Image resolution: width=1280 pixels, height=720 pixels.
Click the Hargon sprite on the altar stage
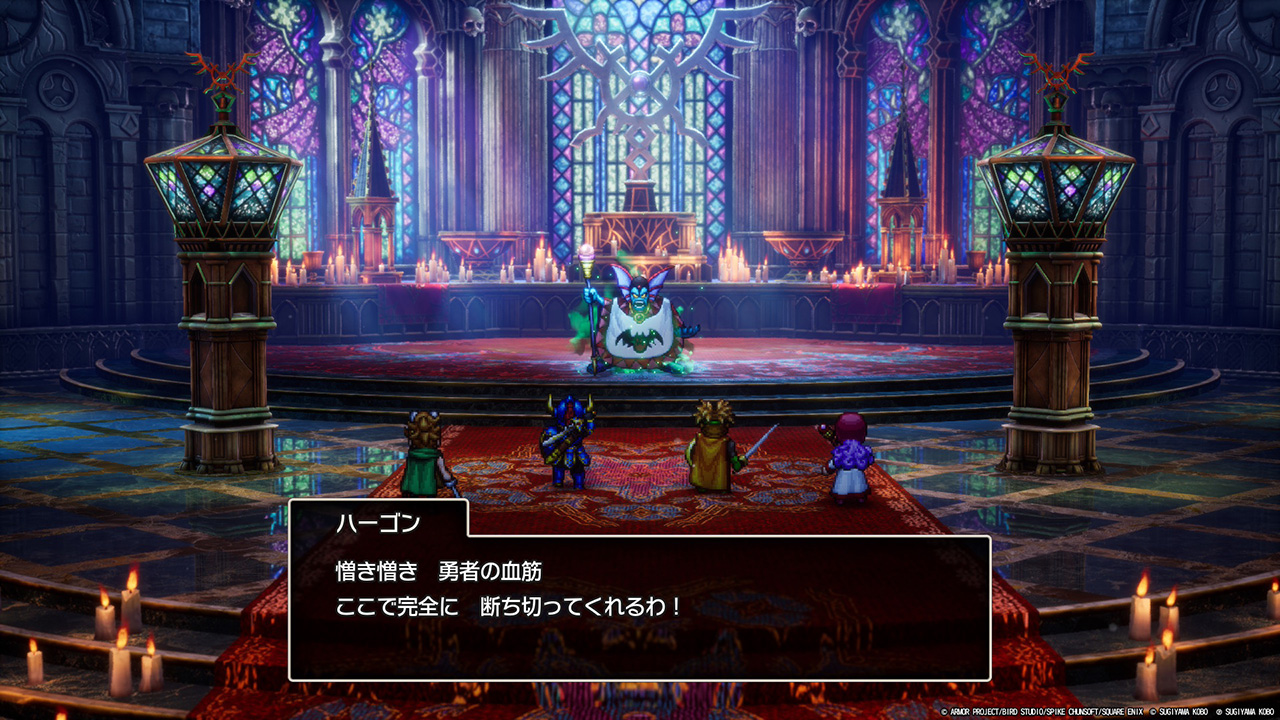pos(637,320)
